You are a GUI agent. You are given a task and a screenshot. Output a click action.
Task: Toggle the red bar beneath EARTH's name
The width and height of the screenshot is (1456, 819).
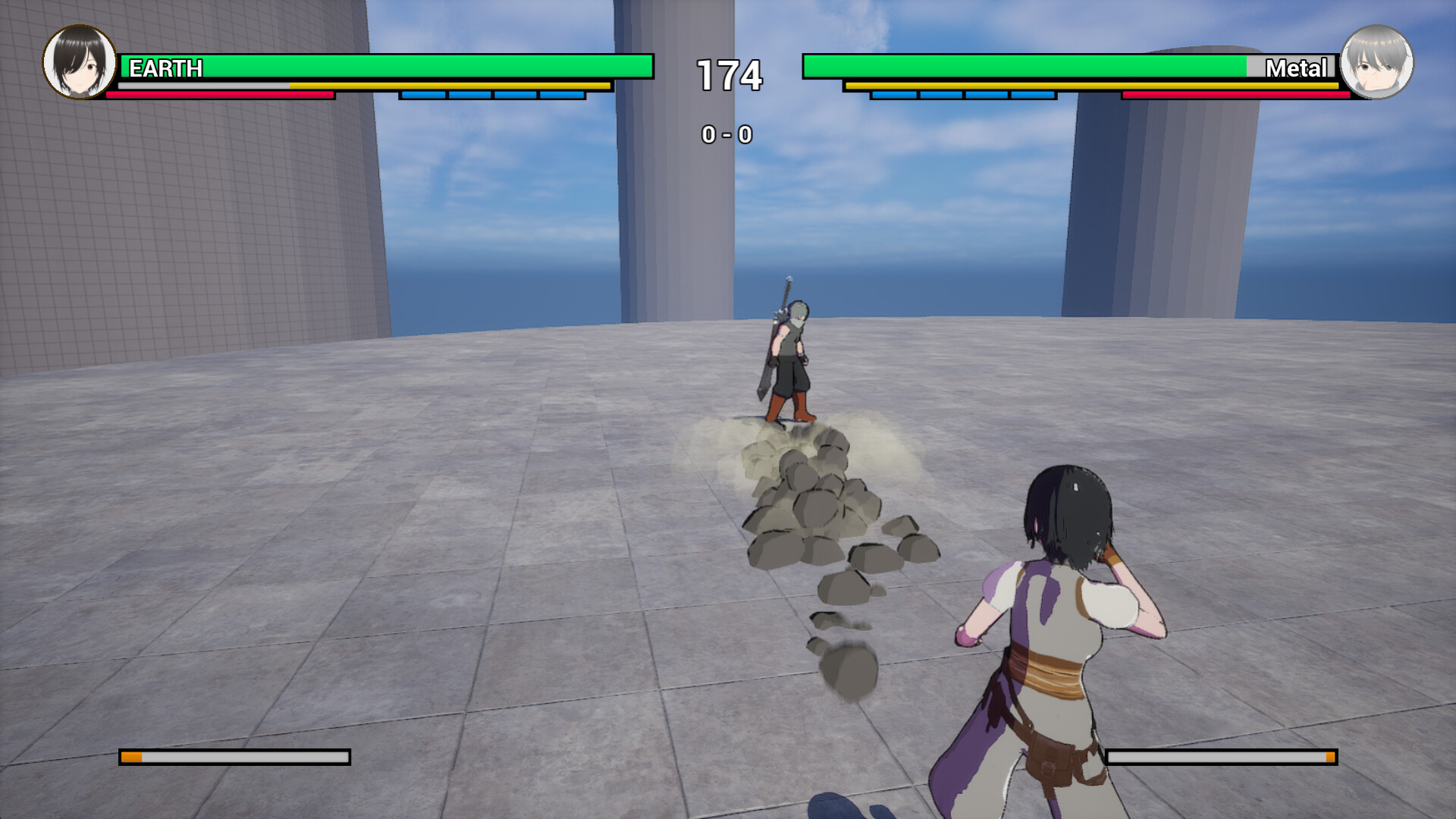pyautogui.click(x=220, y=97)
